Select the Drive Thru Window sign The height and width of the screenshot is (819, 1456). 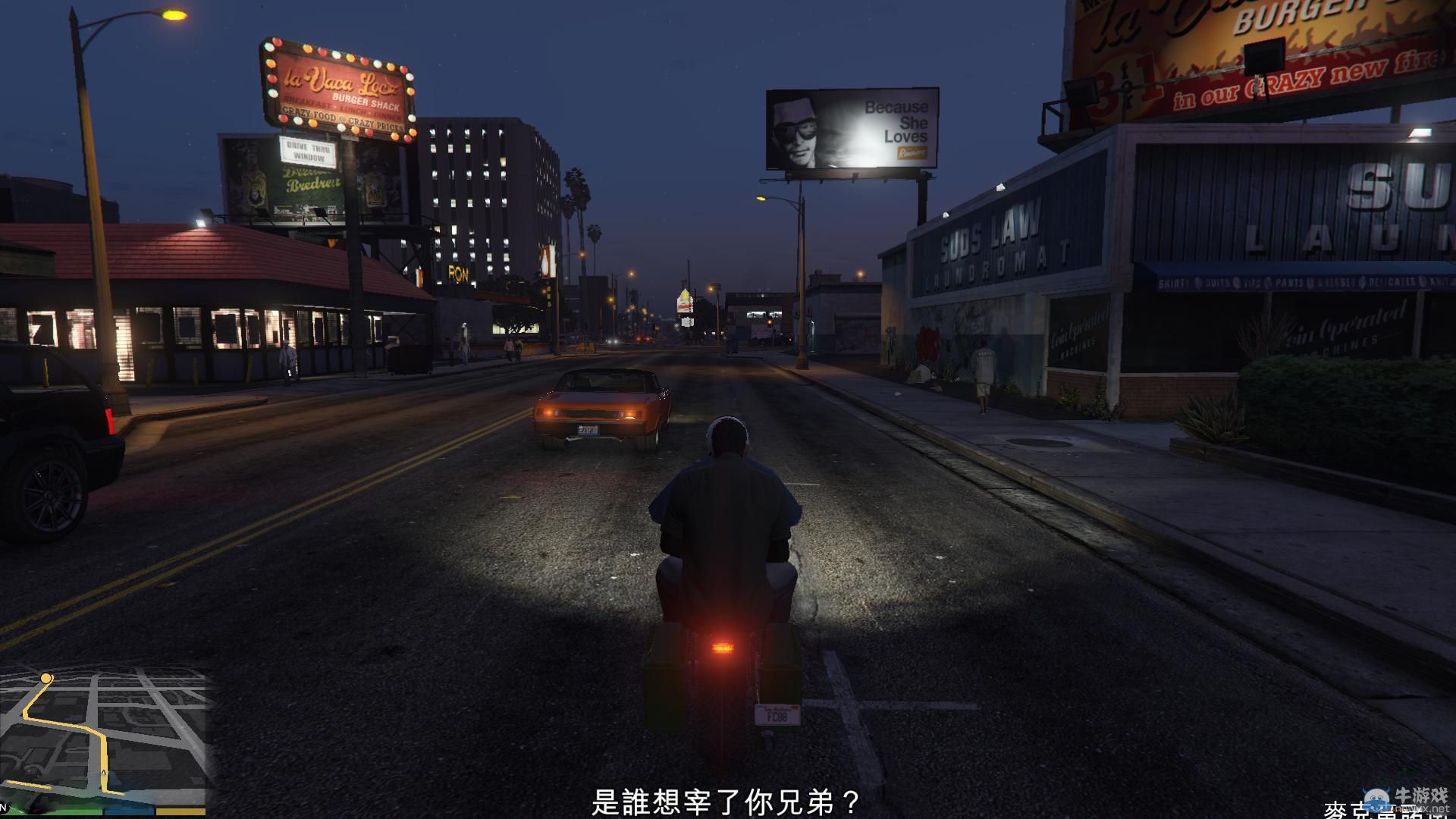[307, 152]
